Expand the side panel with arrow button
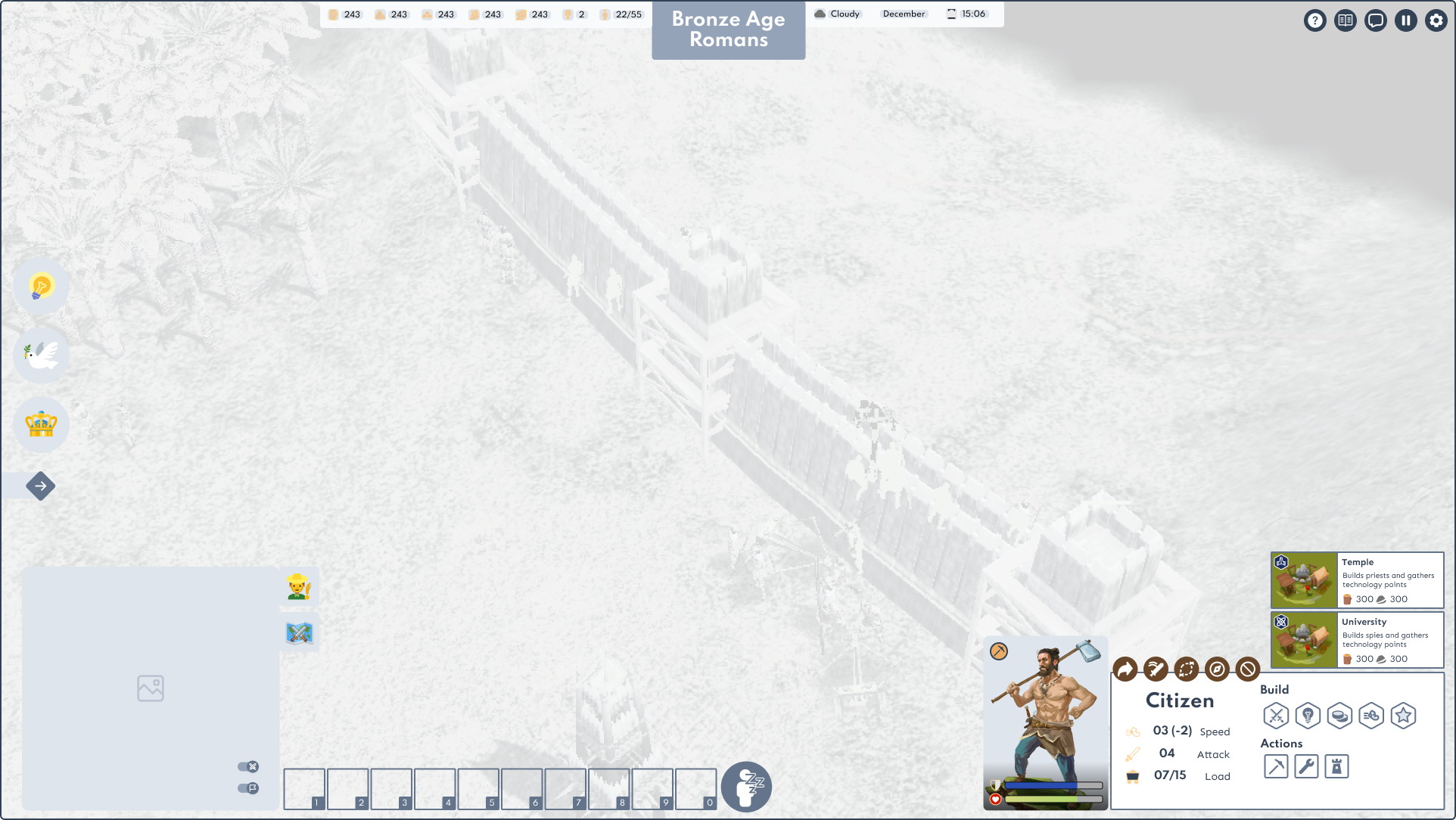Viewport: 1456px width, 820px height. (x=41, y=486)
